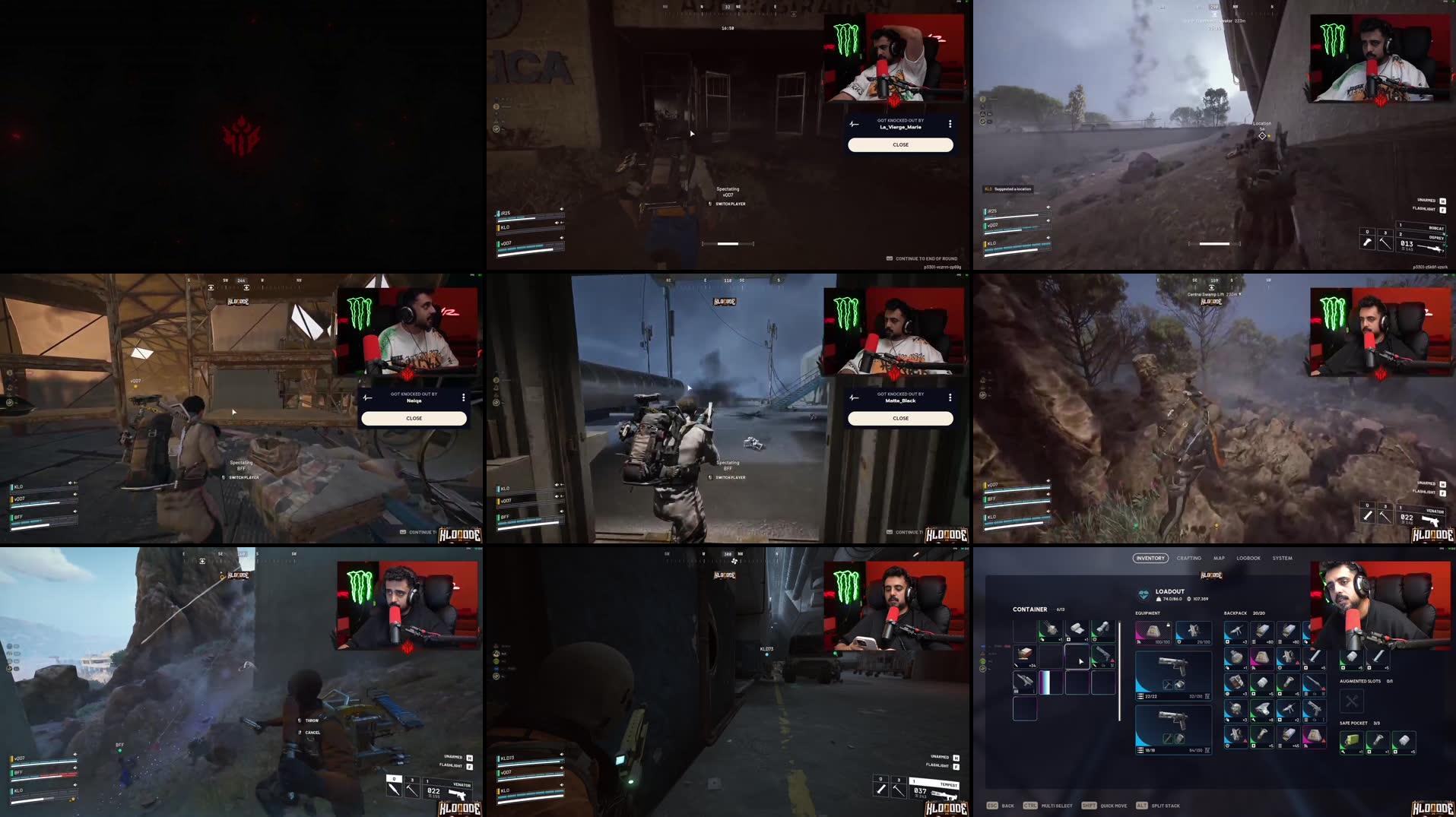1456x817 pixels.
Task: Click the spectating progress bar
Action: [x=728, y=243]
